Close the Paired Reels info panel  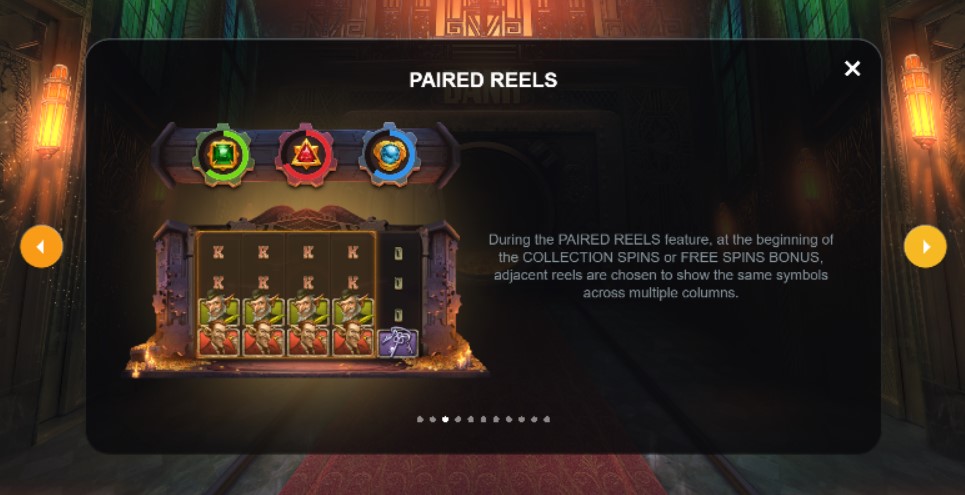coord(852,69)
